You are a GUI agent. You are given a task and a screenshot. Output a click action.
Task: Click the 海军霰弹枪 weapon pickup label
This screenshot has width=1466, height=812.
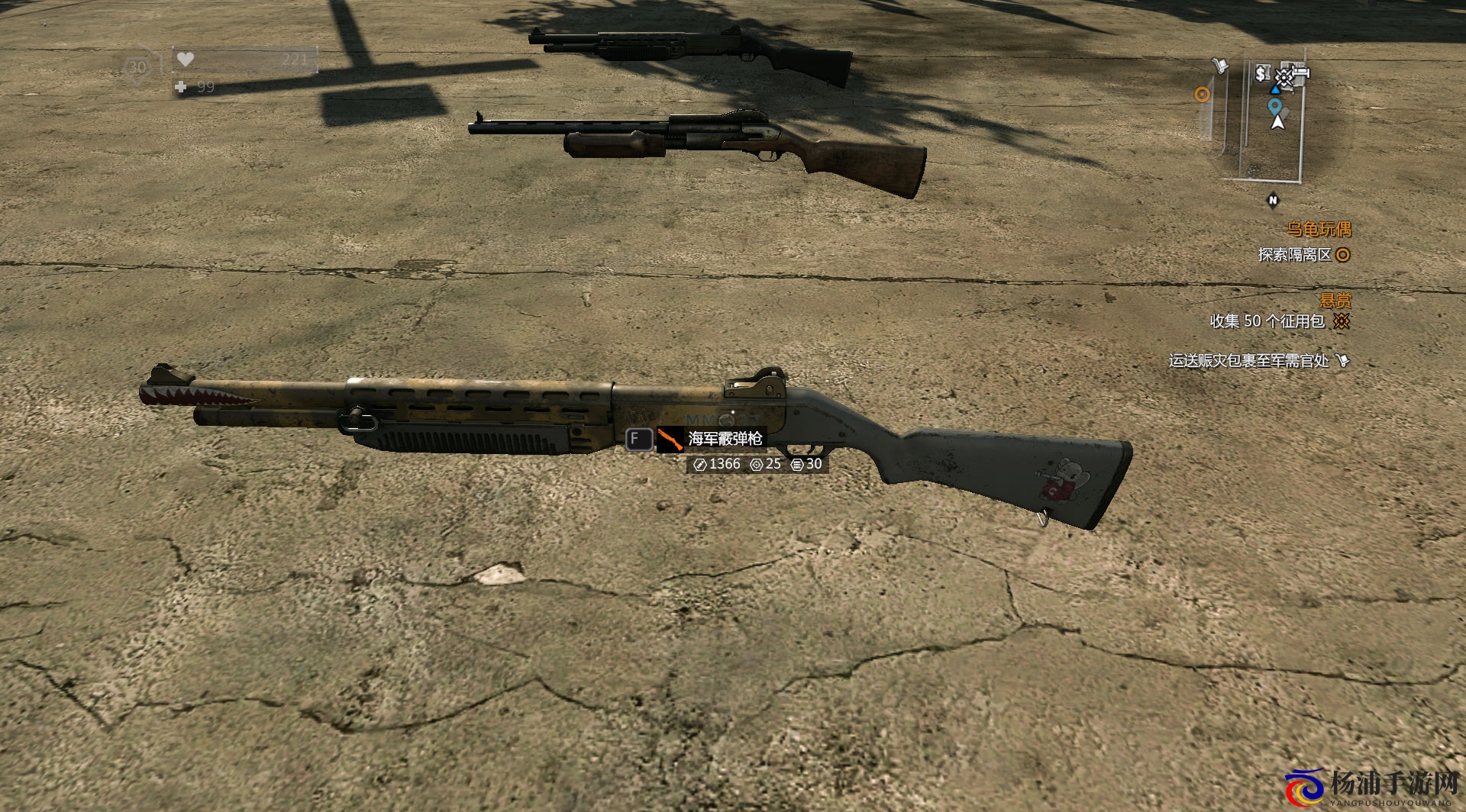[x=725, y=439]
